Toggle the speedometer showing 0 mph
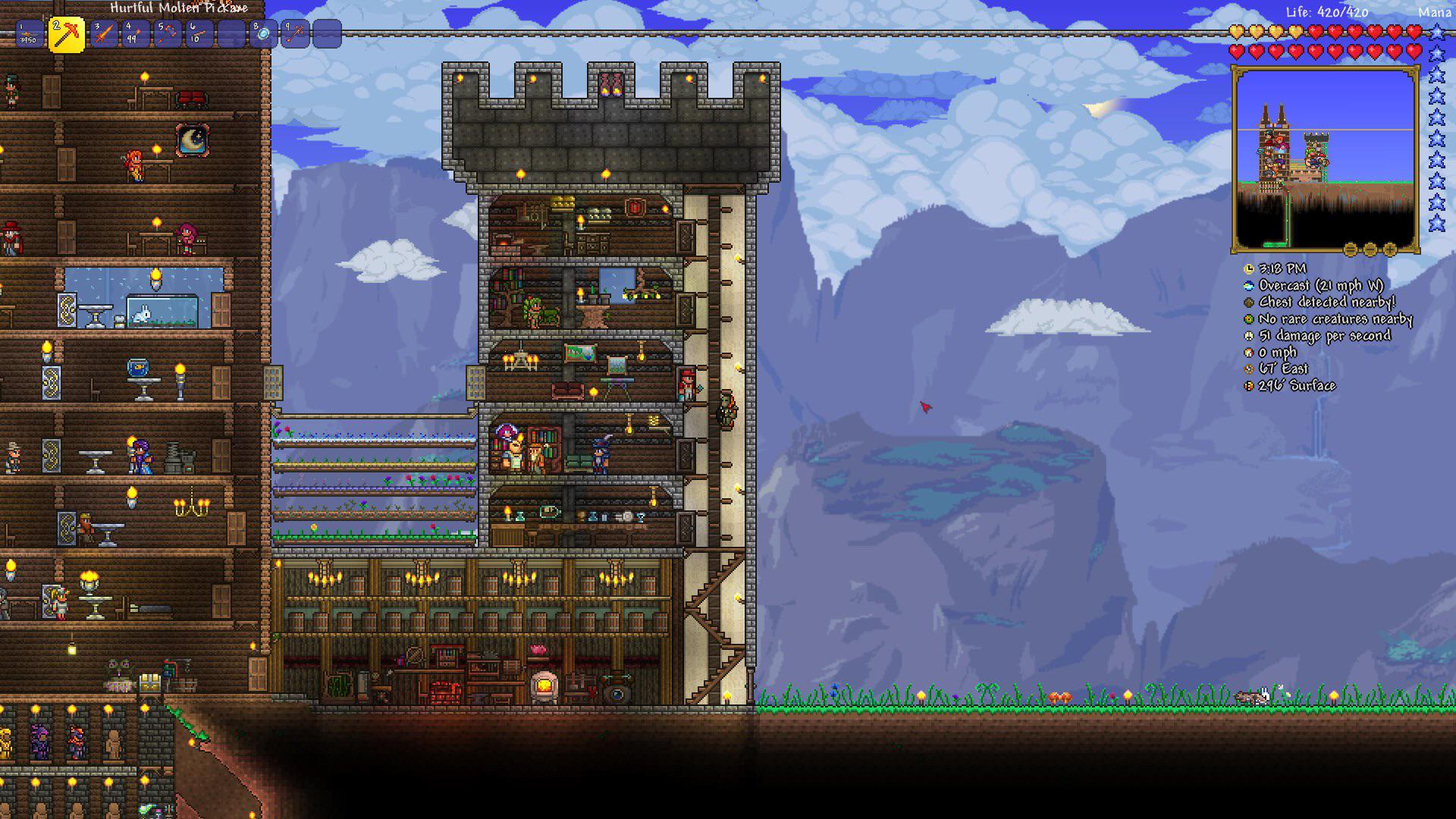This screenshot has width=1456, height=819. tap(1247, 352)
